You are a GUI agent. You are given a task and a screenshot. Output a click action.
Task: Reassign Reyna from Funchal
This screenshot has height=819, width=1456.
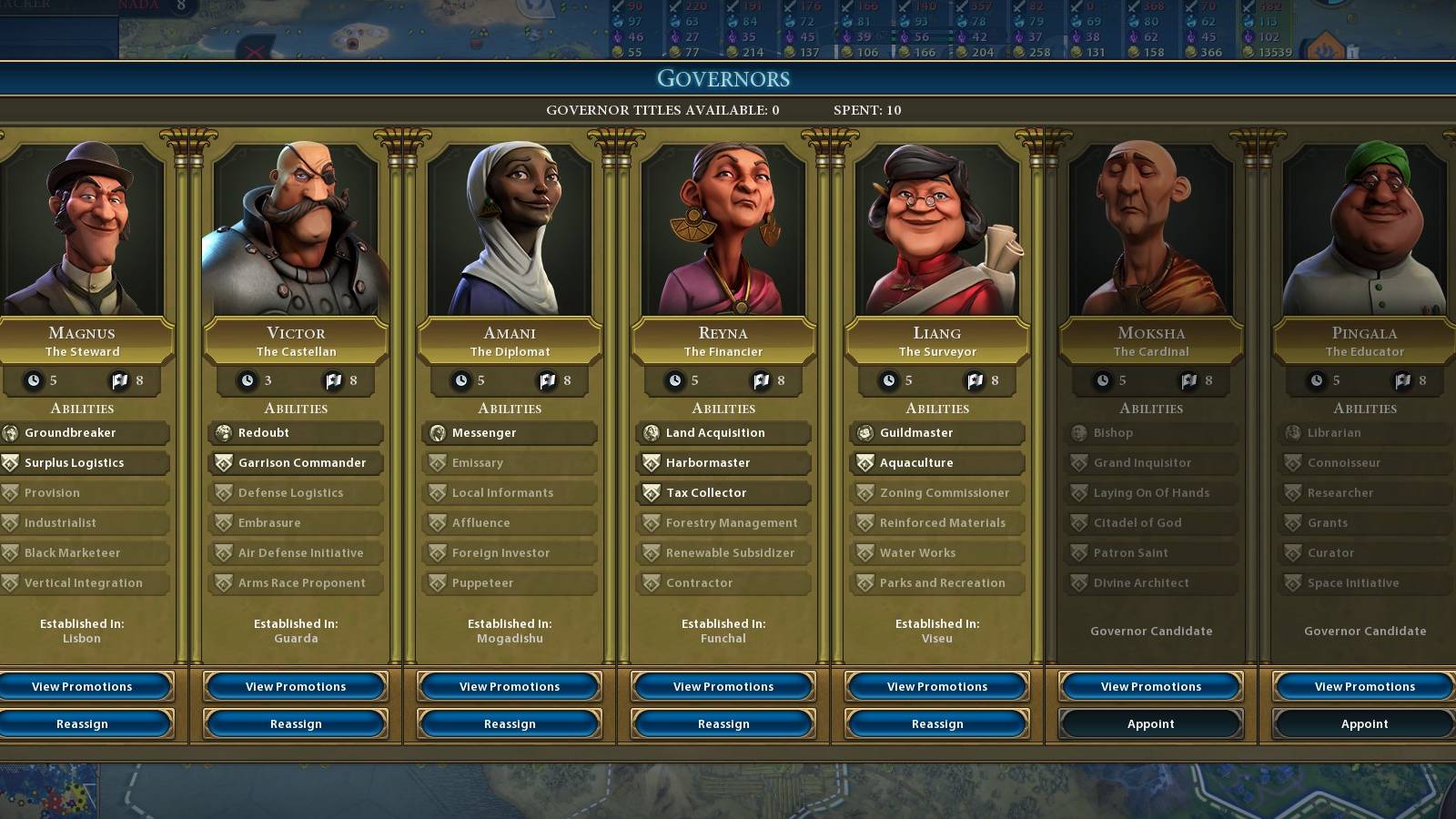(723, 723)
